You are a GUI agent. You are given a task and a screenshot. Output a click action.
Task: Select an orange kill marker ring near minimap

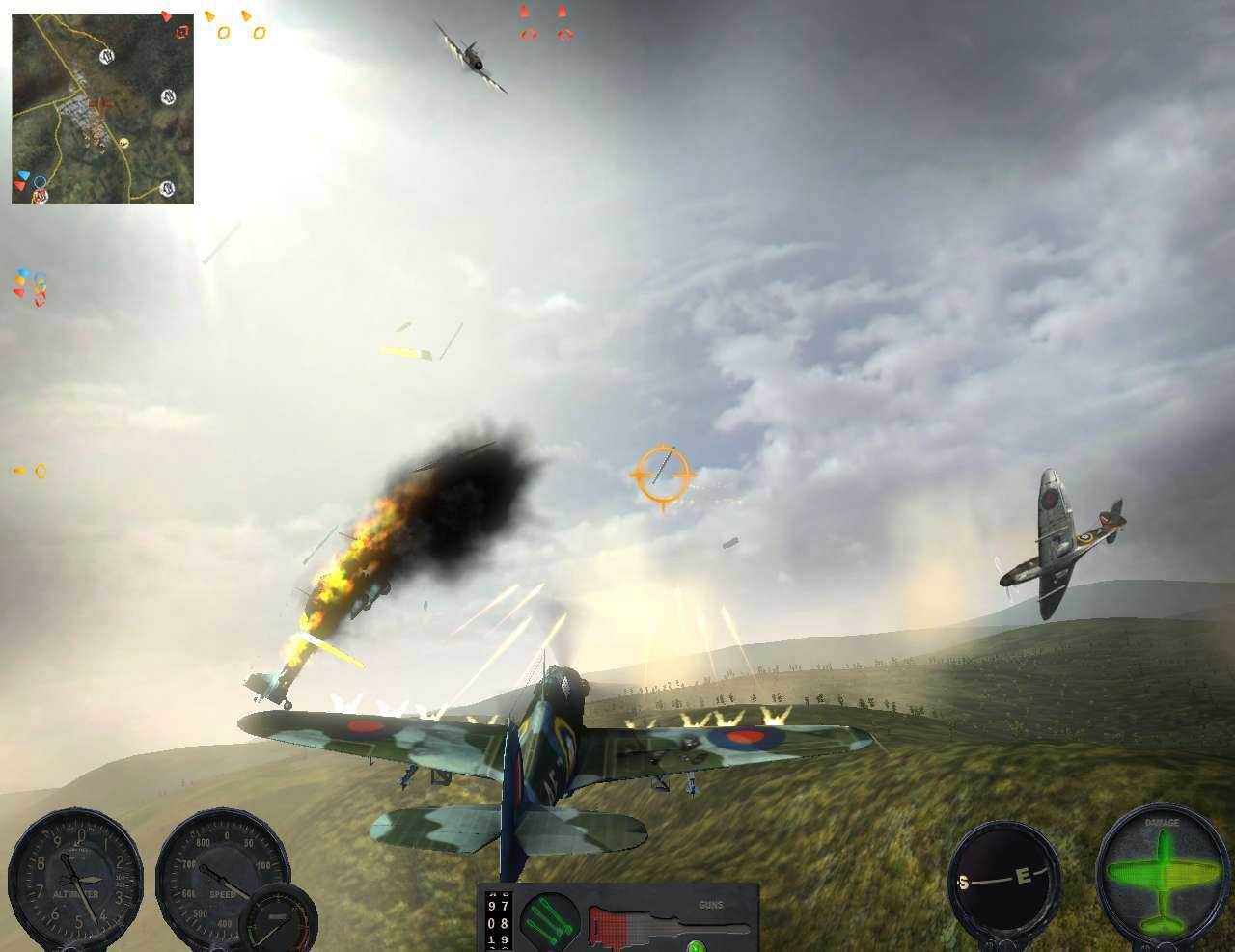(223, 32)
